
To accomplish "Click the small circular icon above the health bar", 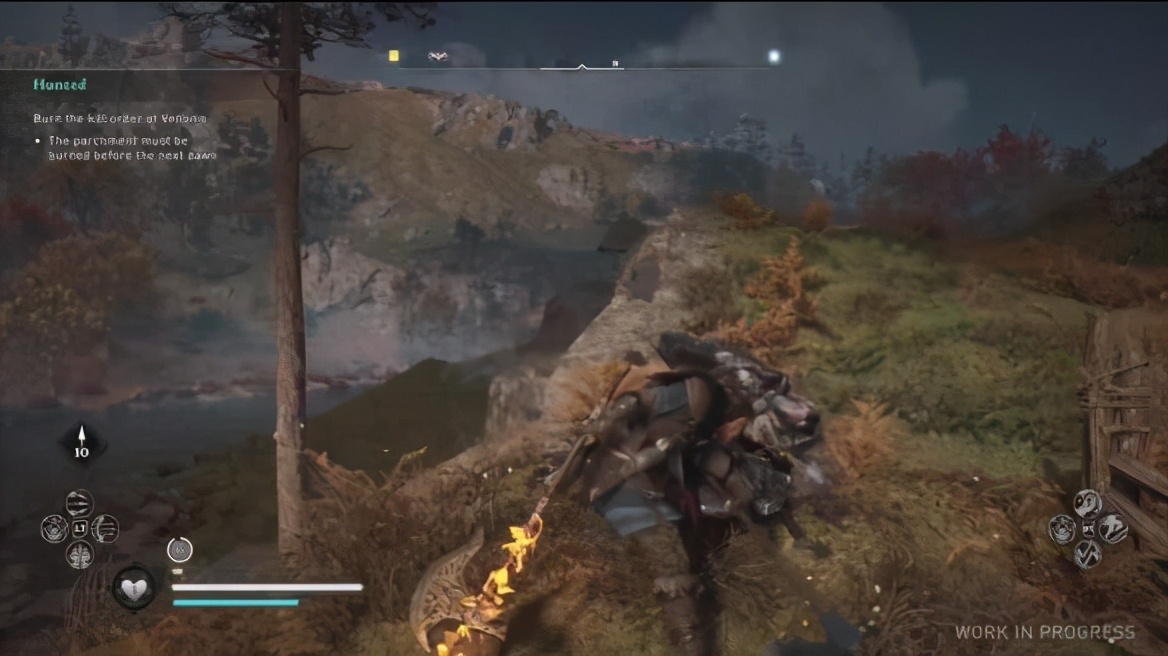I will [x=179, y=549].
